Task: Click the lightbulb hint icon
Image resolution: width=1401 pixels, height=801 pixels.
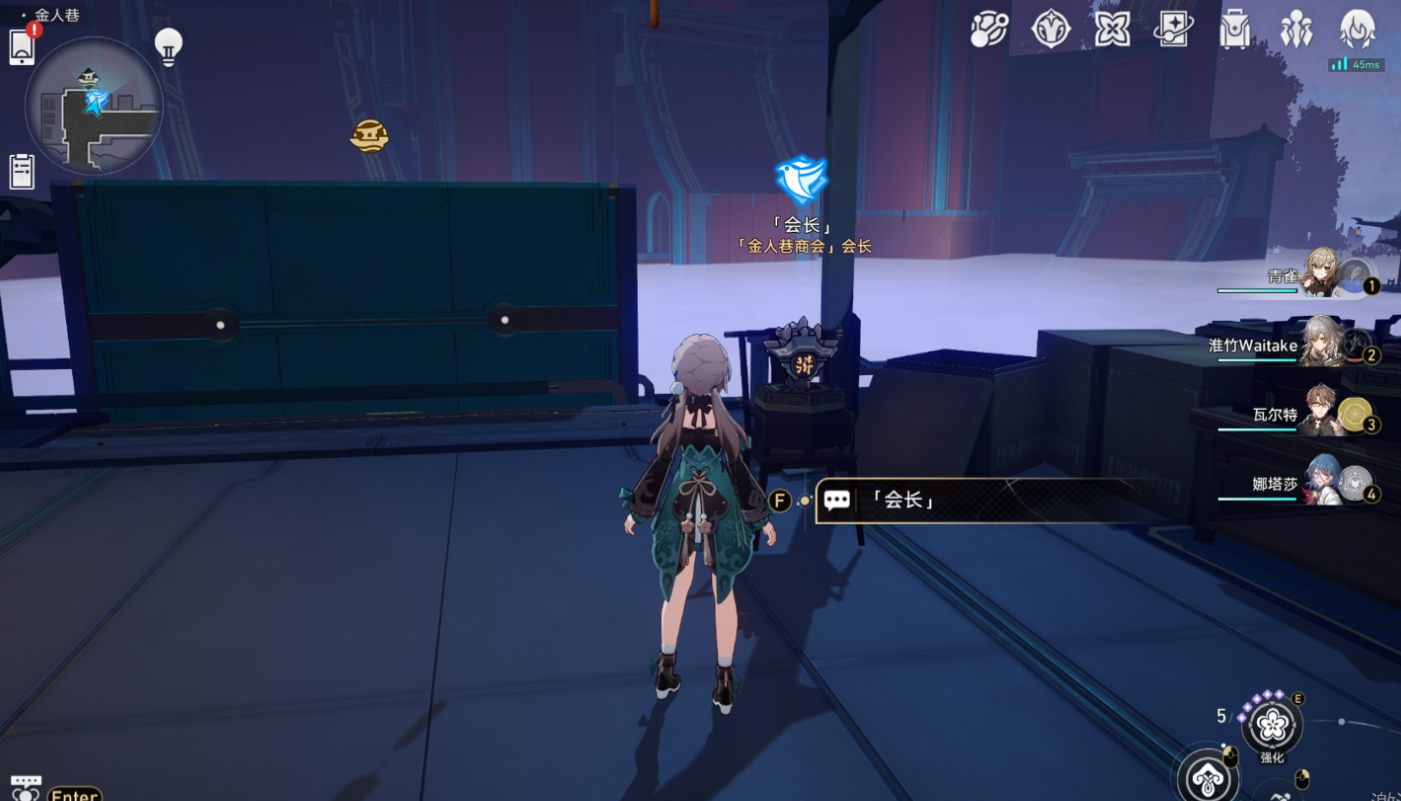Action: click(x=168, y=46)
